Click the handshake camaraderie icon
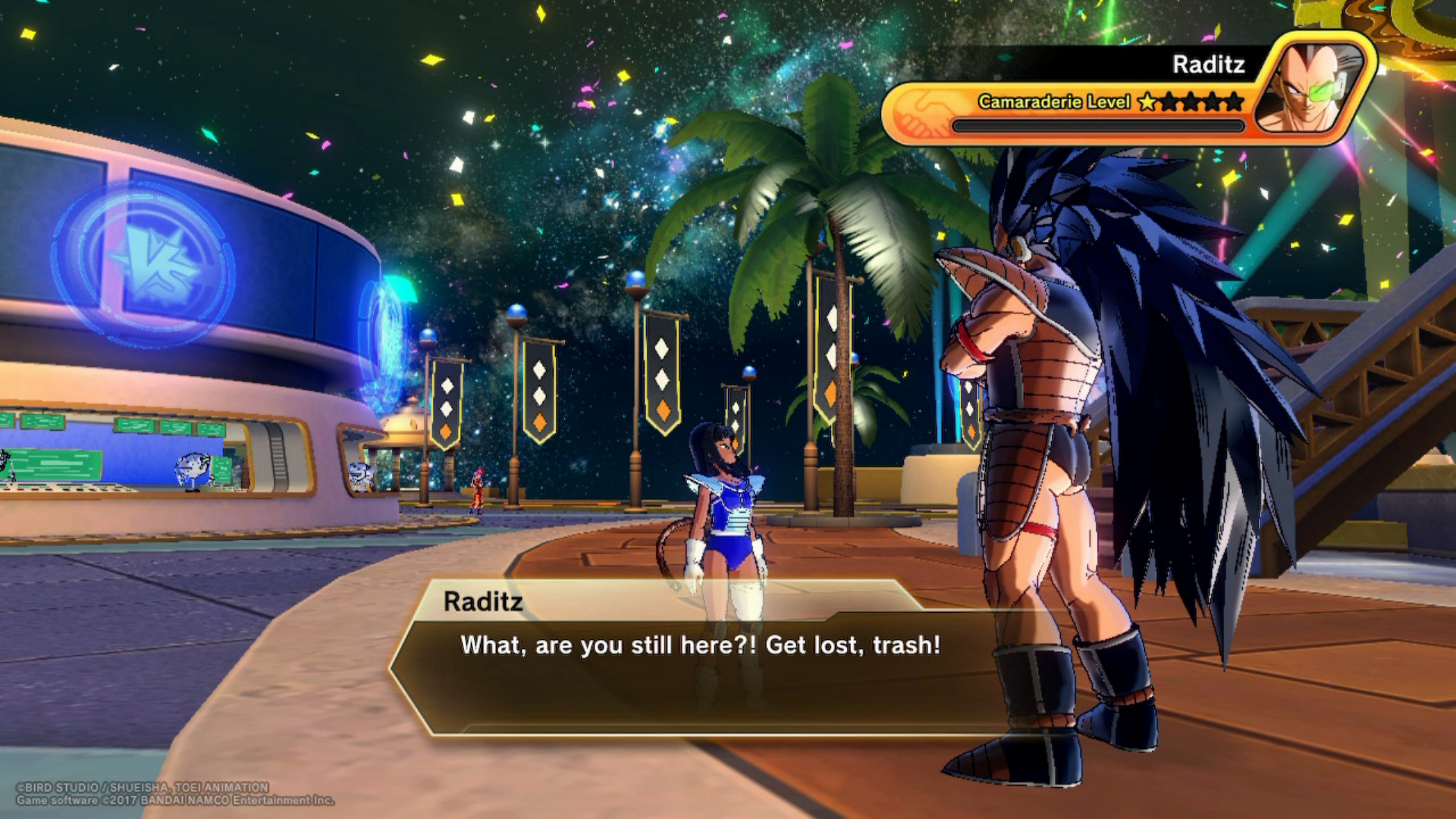 tap(921, 112)
